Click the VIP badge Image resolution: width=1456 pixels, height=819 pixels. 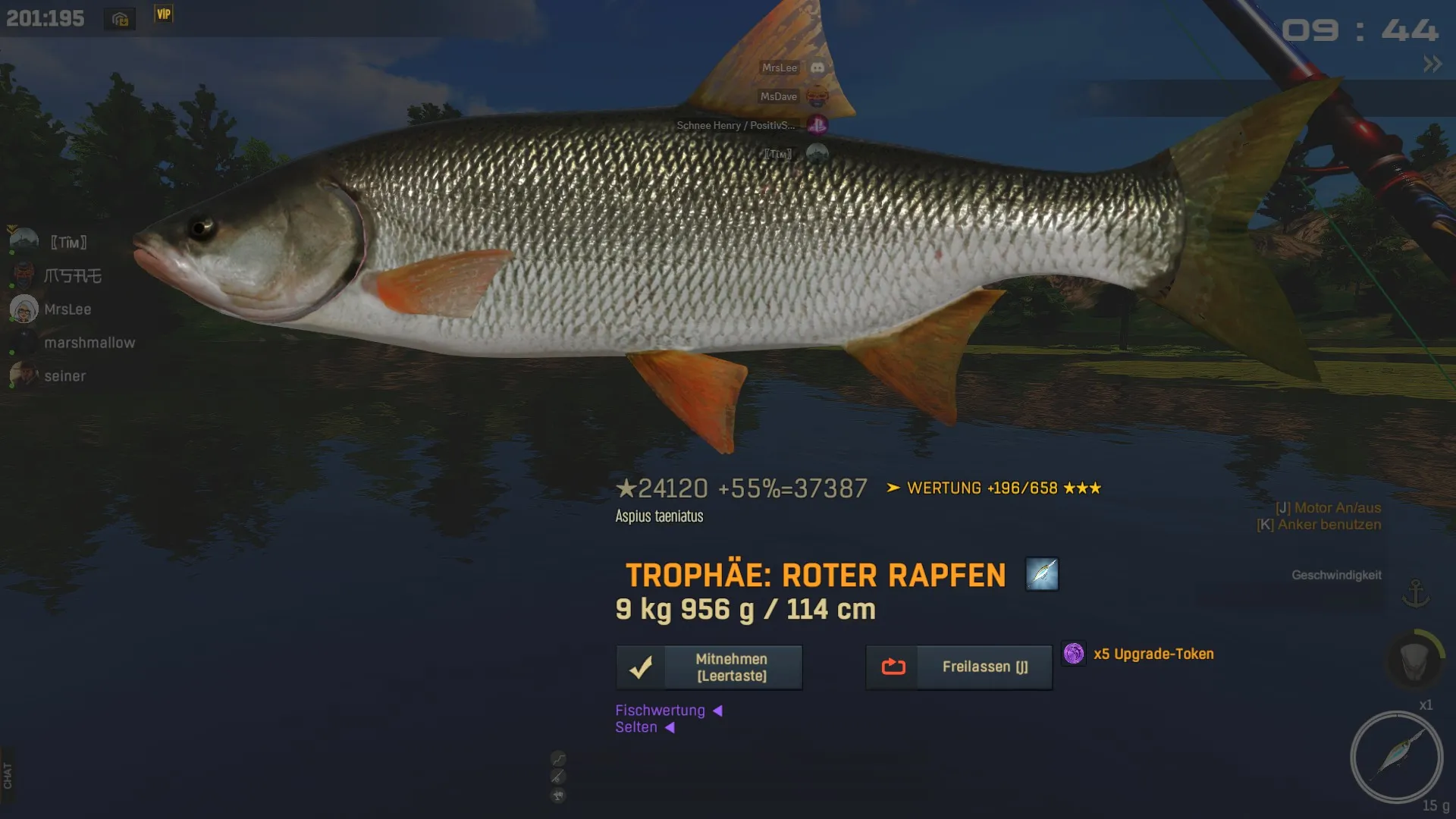(164, 14)
